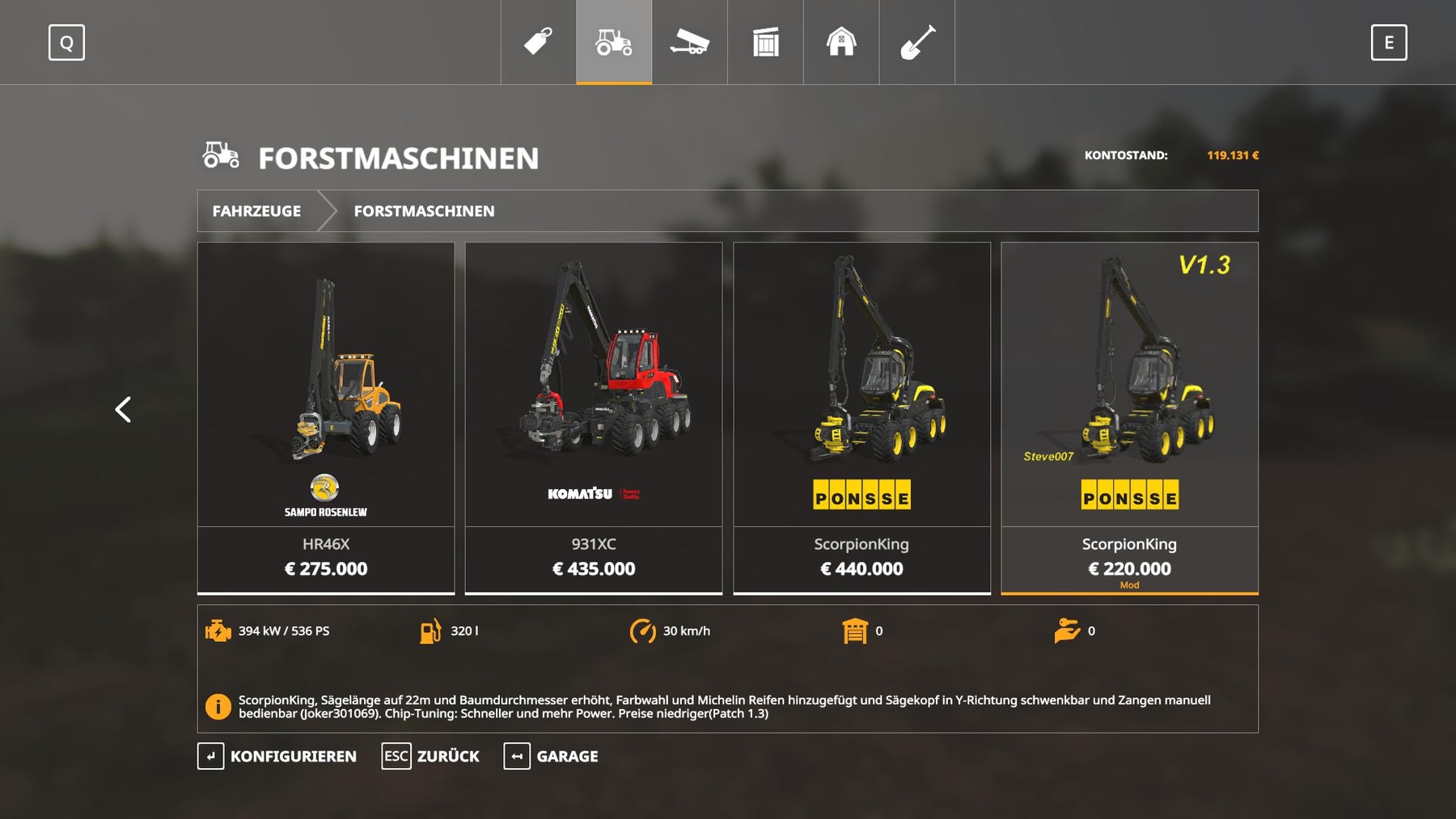1456x819 pixels.
Task: Switch to the tractor vehicles tab
Action: [x=614, y=42]
